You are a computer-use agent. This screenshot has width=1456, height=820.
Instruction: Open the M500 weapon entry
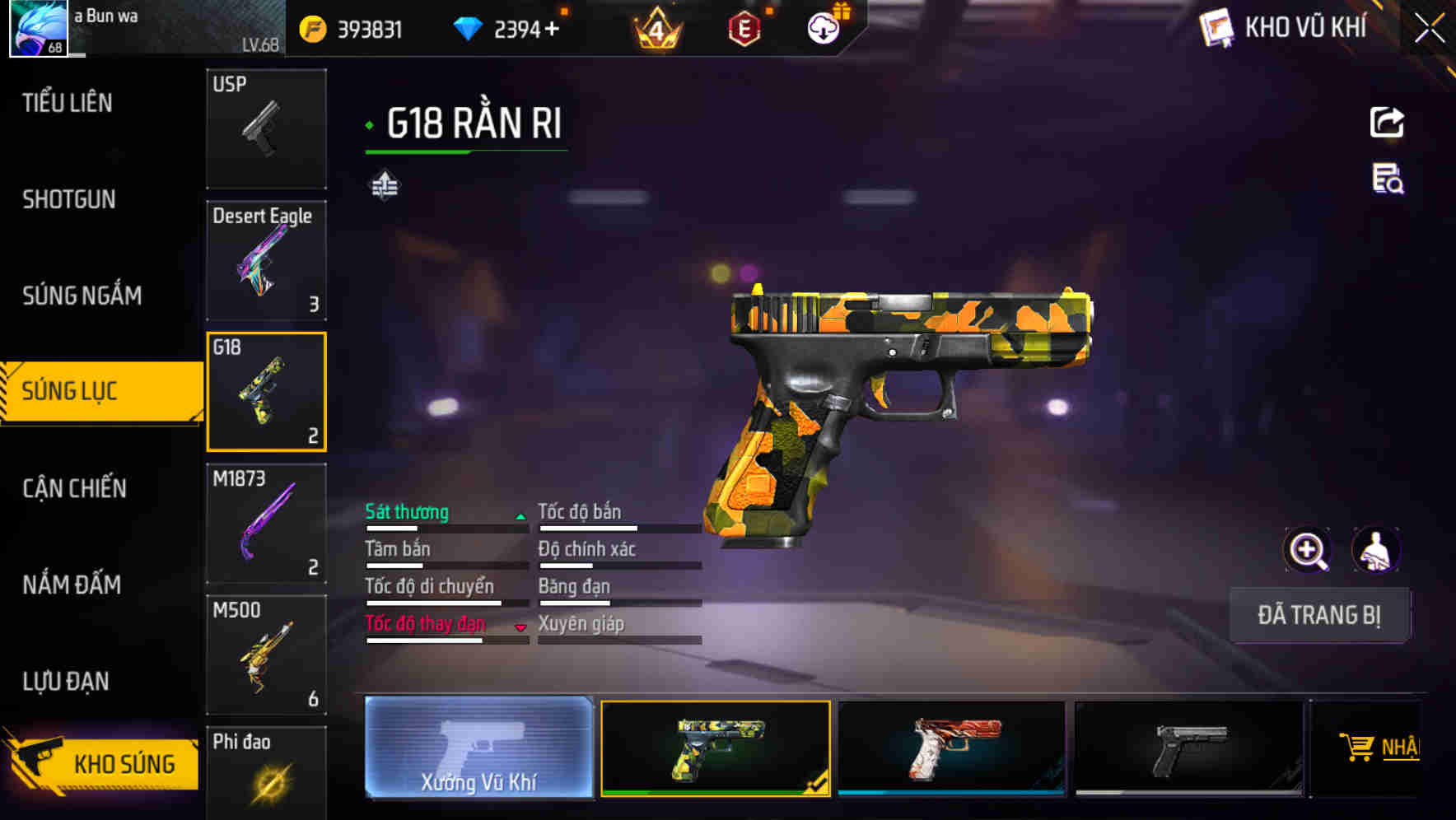point(266,655)
